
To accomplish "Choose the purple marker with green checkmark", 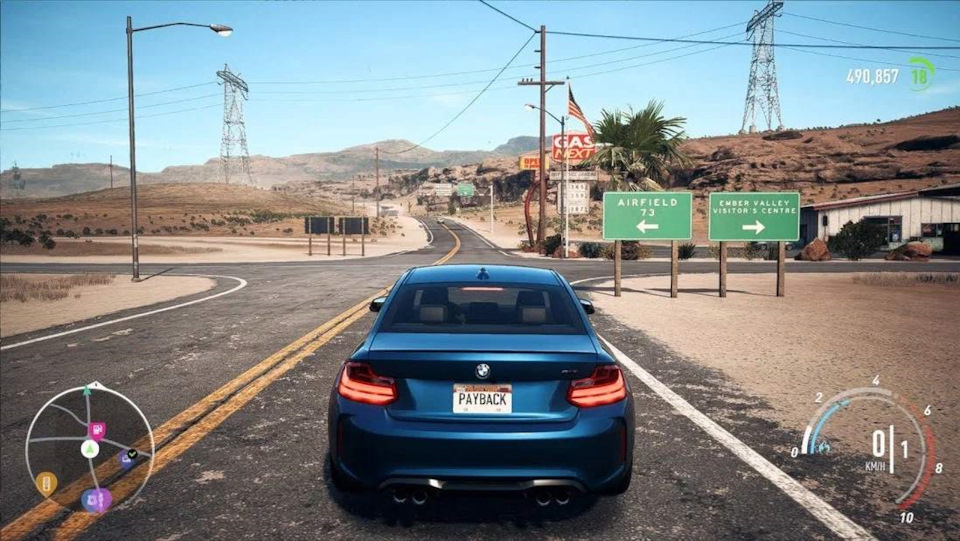I will point(128,458).
